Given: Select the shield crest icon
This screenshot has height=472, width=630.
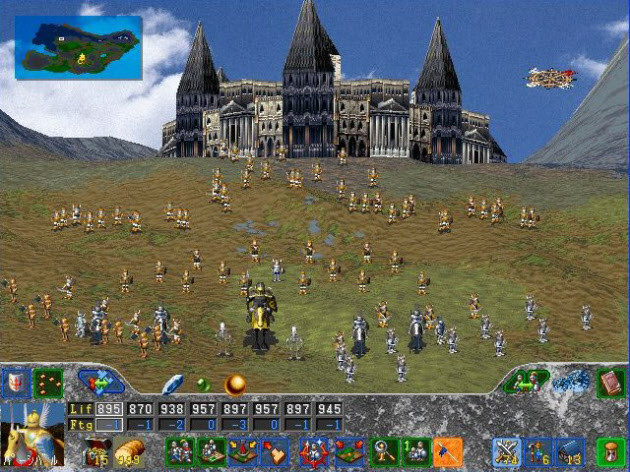Looking at the screenshot, I should point(15,383).
